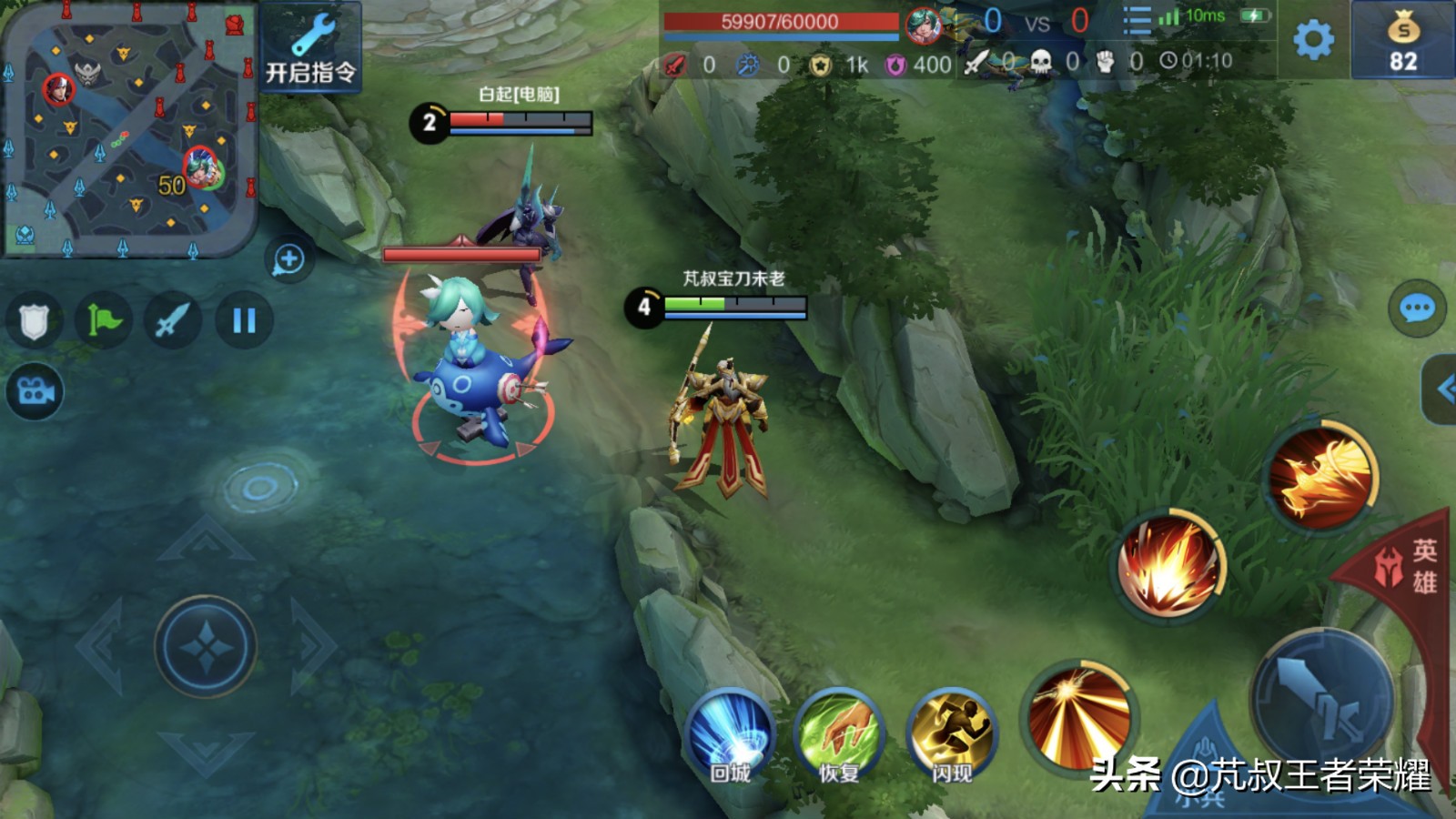This screenshot has height=819, width=1456.
Task: Pause the game with the pause button
Action: (x=244, y=320)
